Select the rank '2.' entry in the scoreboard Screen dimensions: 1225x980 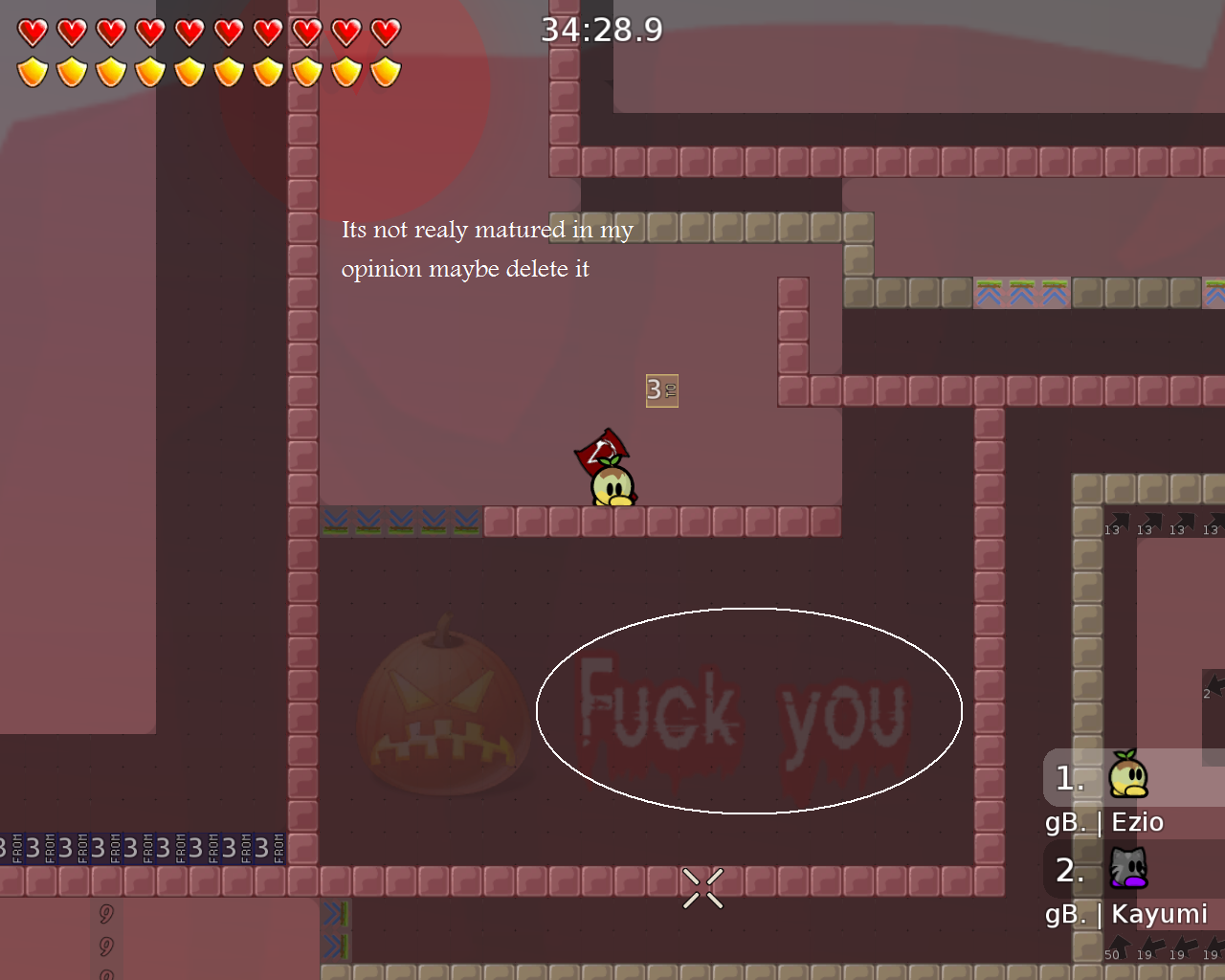click(x=1069, y=871)
